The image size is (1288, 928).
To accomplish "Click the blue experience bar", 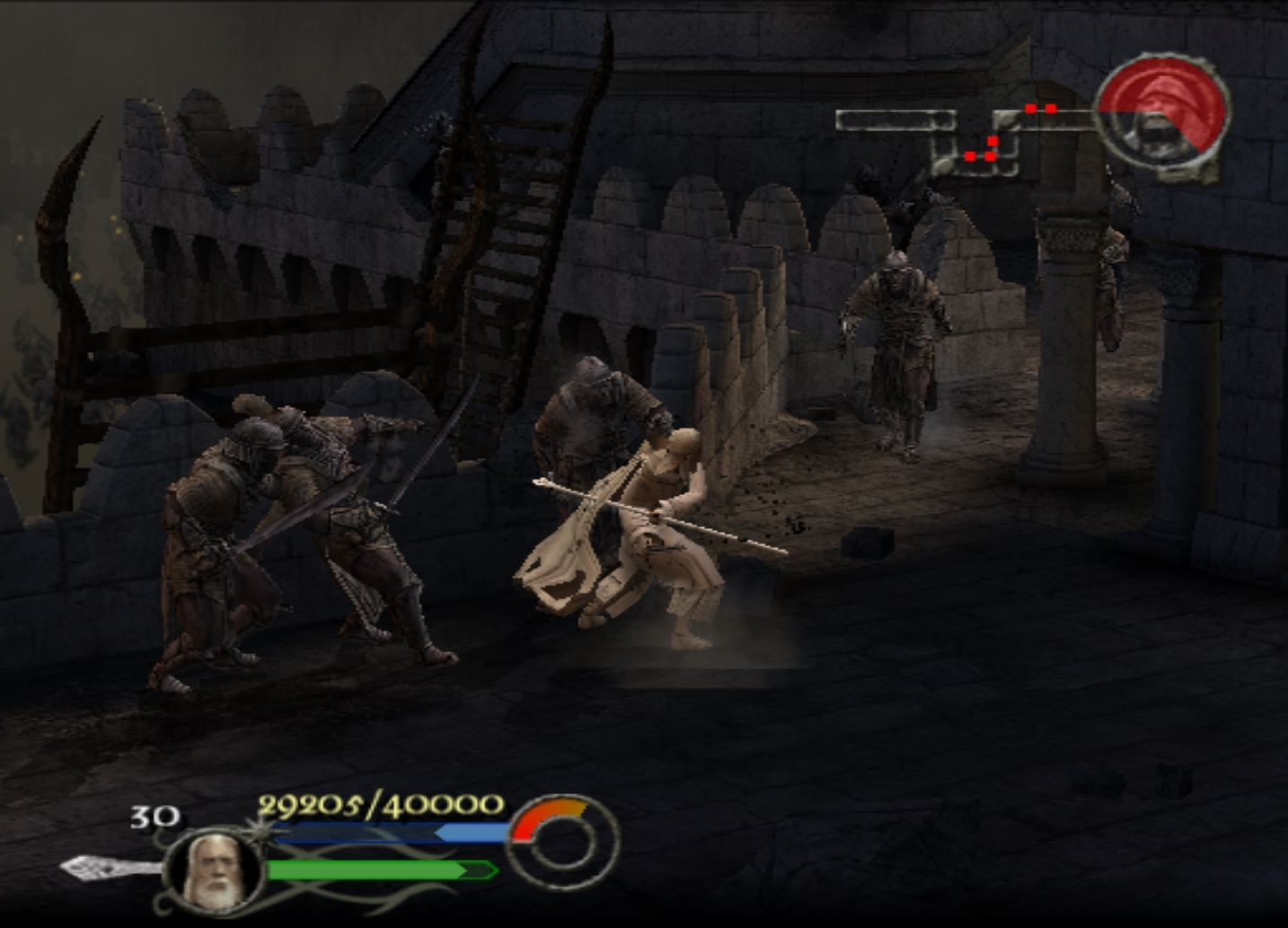I will tap(386, 832).
